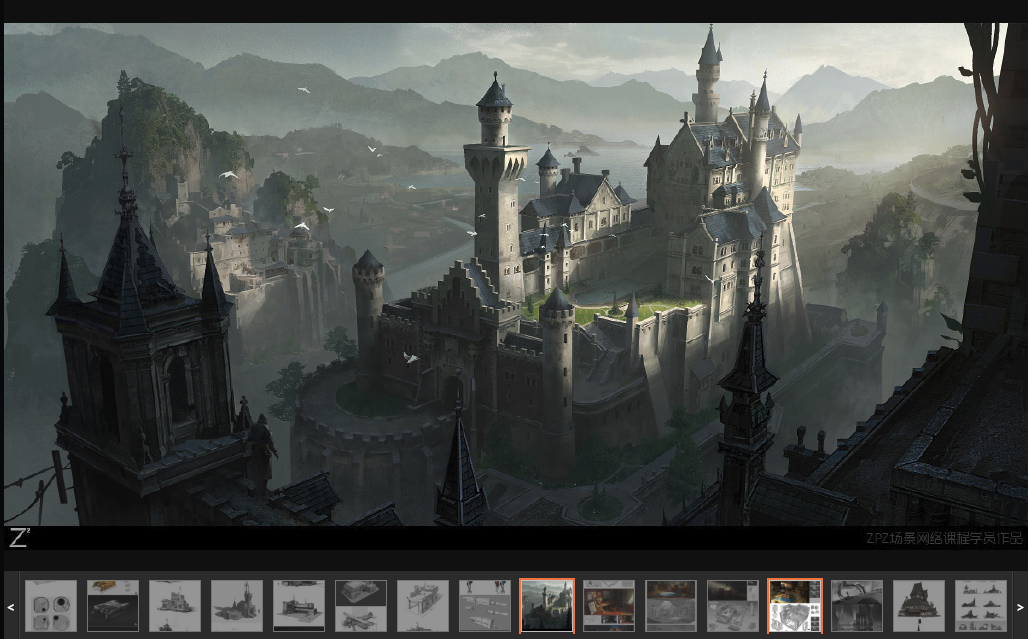Select the castle painting thumbnail
Screen dimensions: 1030x639
[547, 606]
